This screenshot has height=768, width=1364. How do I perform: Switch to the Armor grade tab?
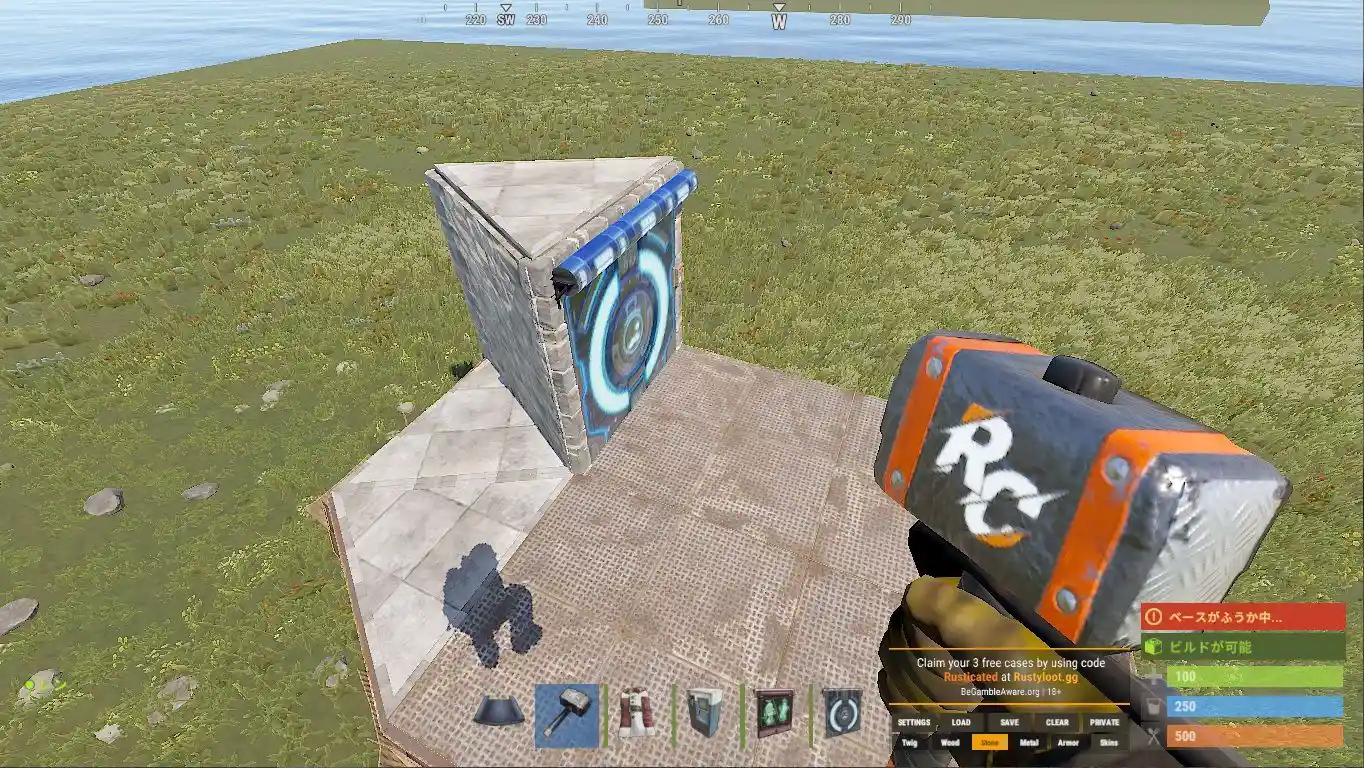click(1068, 742)
